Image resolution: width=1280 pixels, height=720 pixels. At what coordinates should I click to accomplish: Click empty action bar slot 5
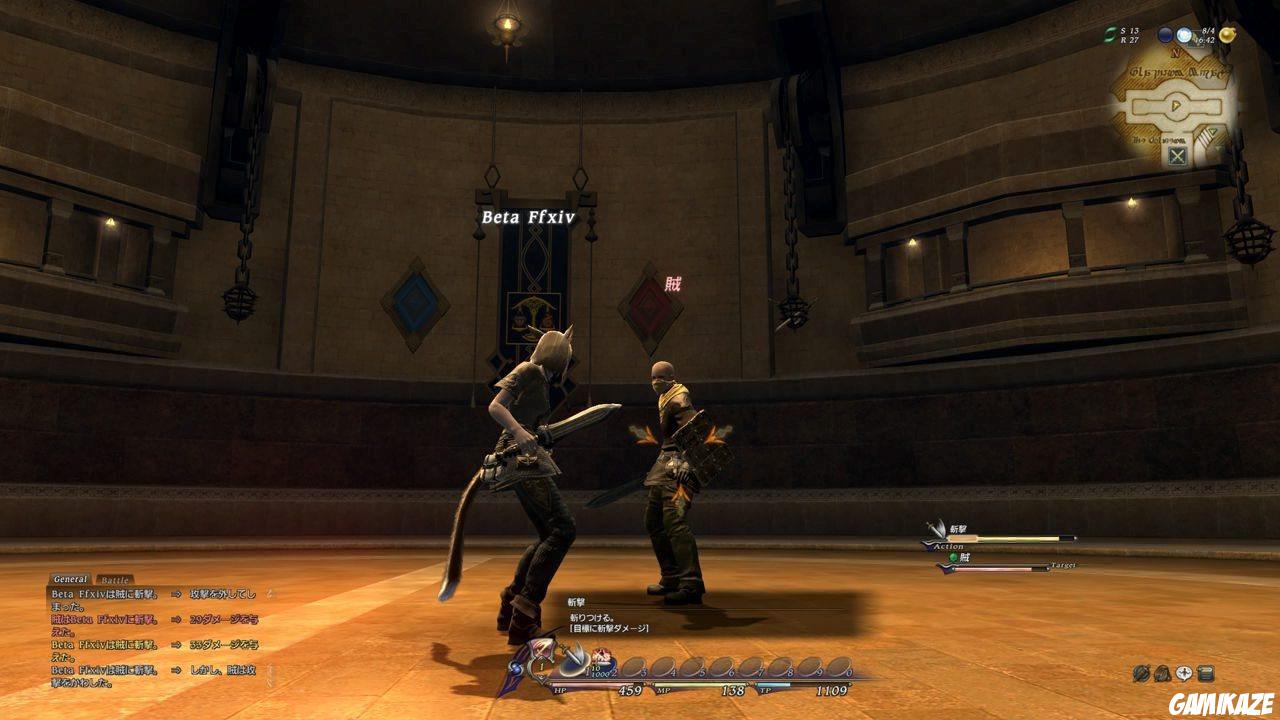(694, 665)
